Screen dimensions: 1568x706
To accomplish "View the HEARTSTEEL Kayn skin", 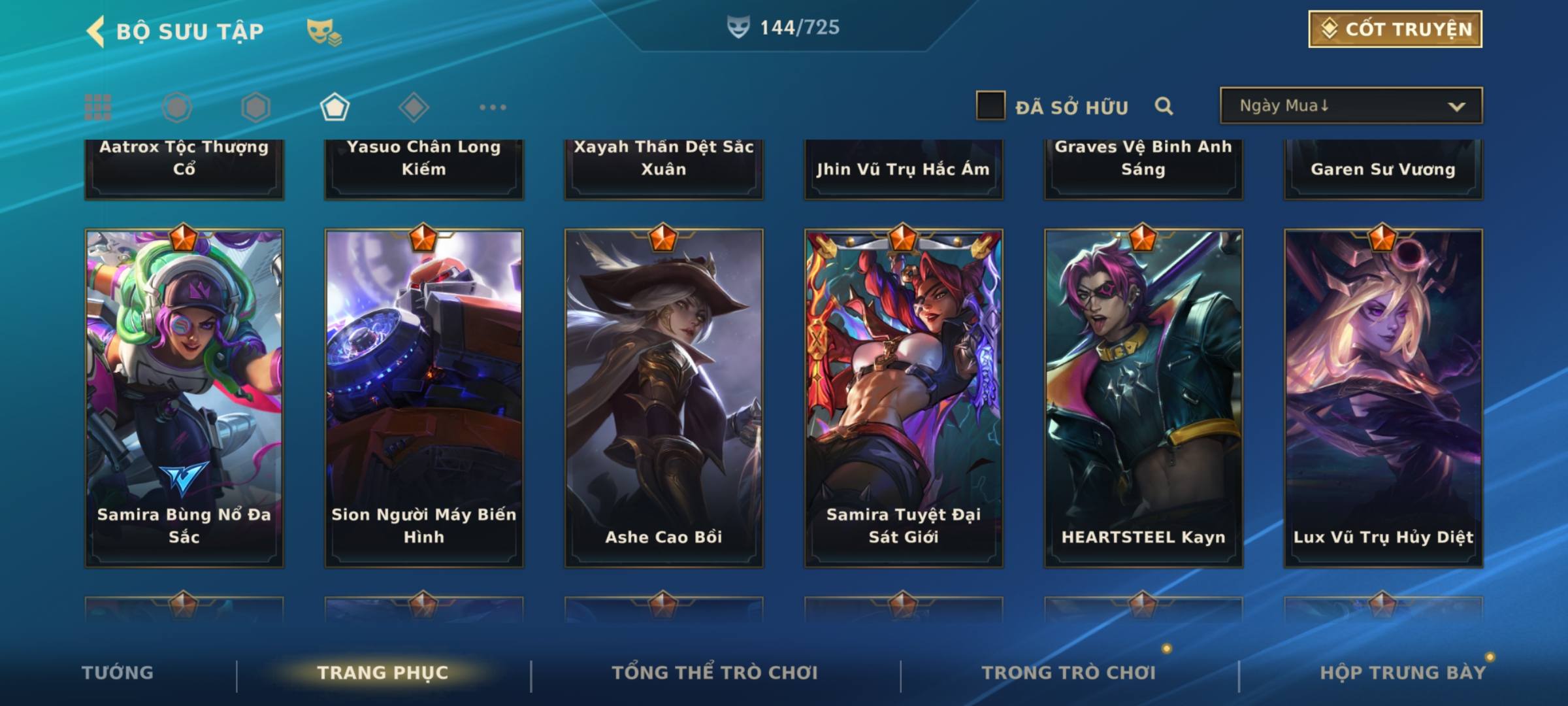I will point(1143,397).
